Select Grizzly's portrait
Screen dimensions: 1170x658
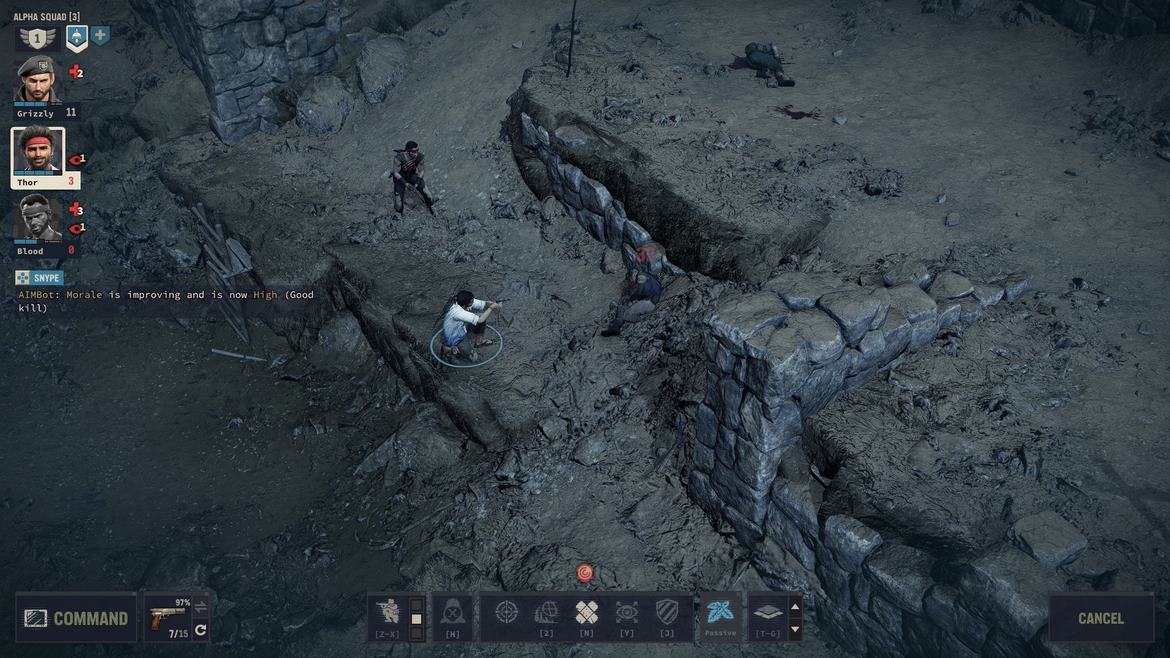pyautogui.click(x=38, y=81)
